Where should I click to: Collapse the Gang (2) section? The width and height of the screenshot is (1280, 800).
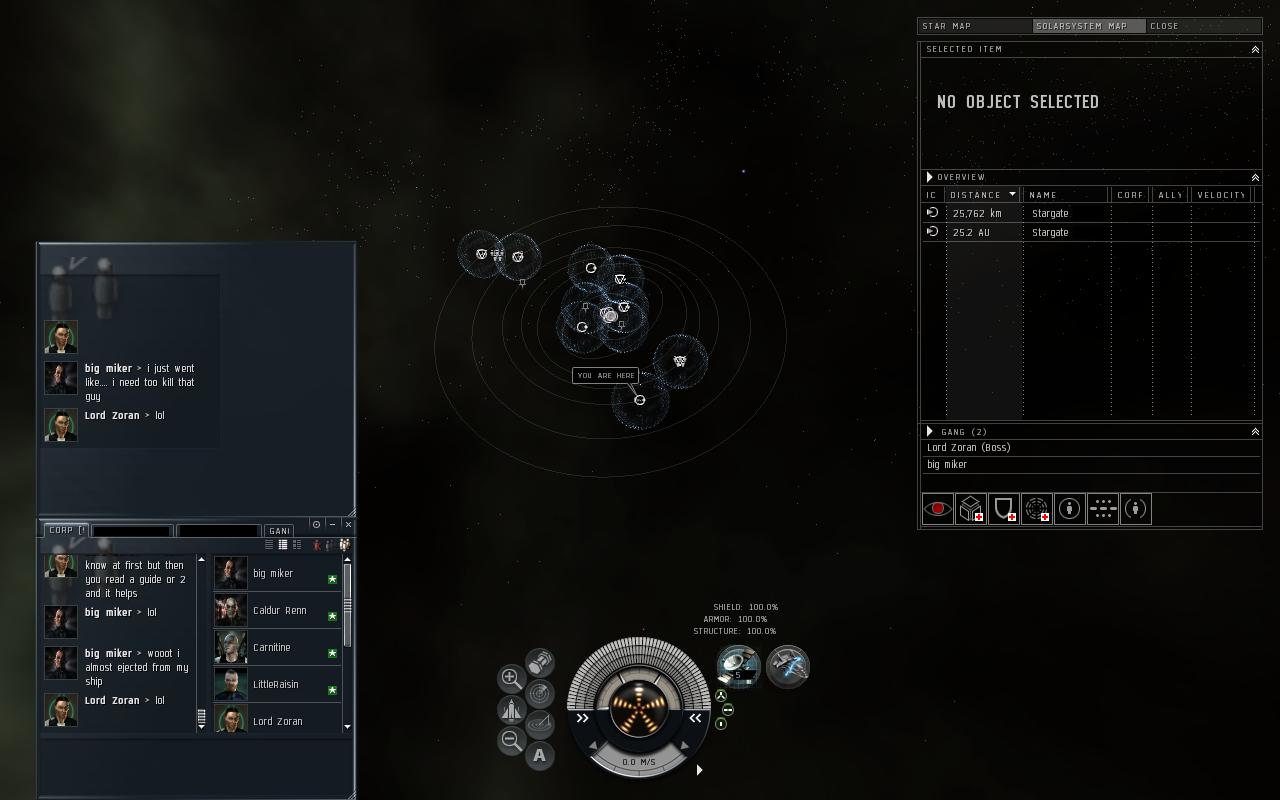(x=1254, y=432)
